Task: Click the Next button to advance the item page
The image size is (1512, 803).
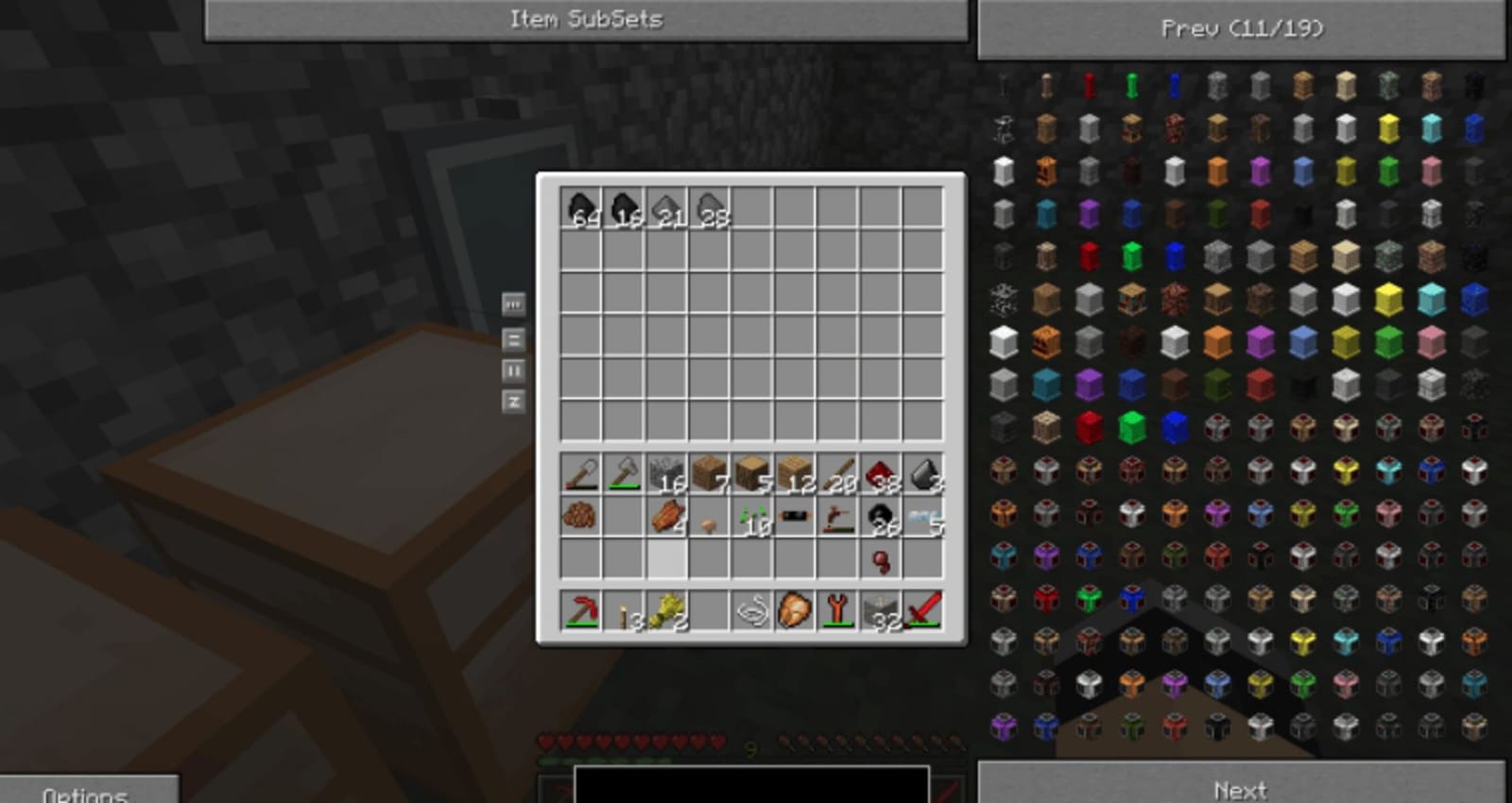Action: [x=1241, y=789]
